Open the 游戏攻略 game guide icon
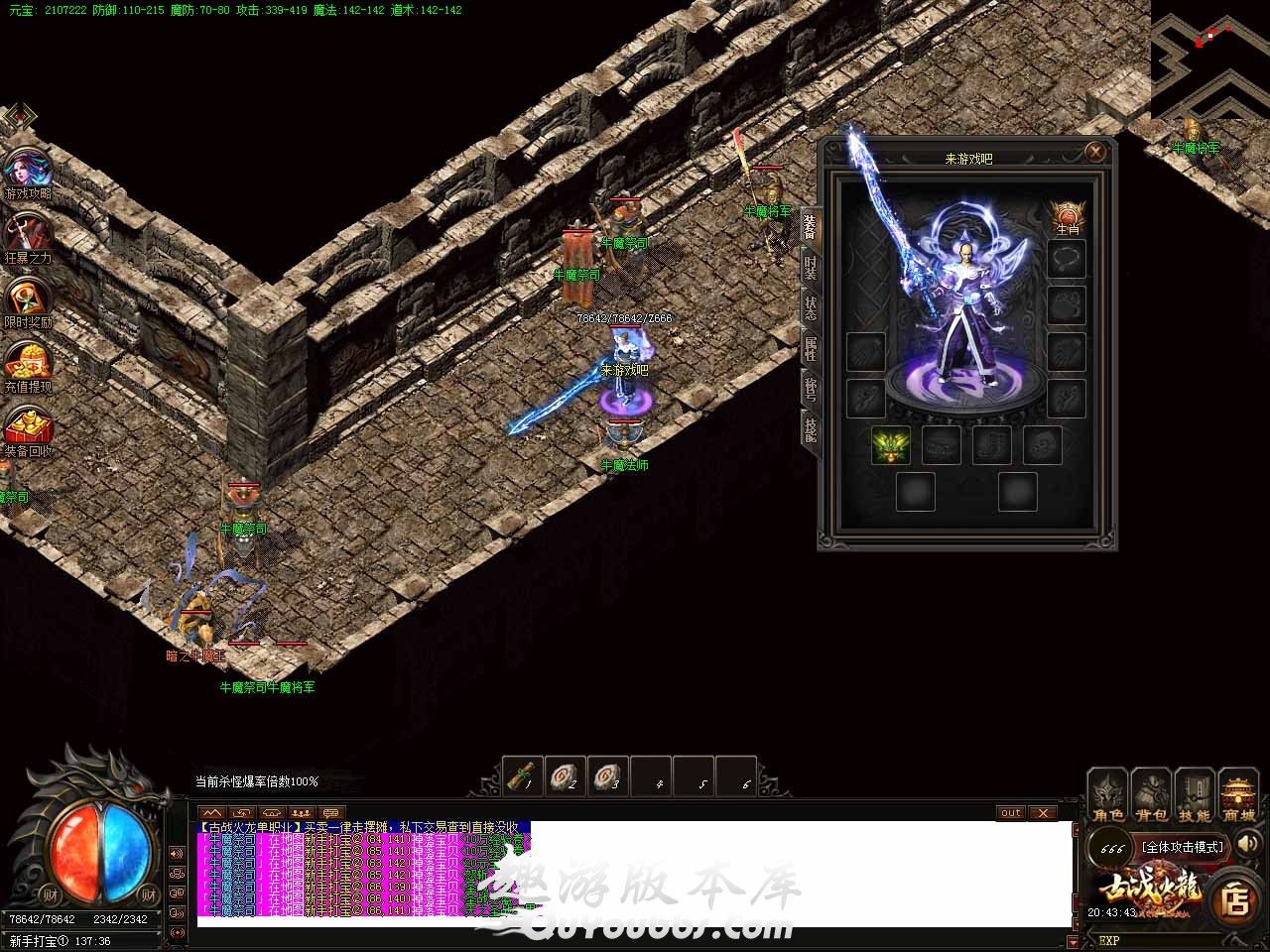 (28, 175)
